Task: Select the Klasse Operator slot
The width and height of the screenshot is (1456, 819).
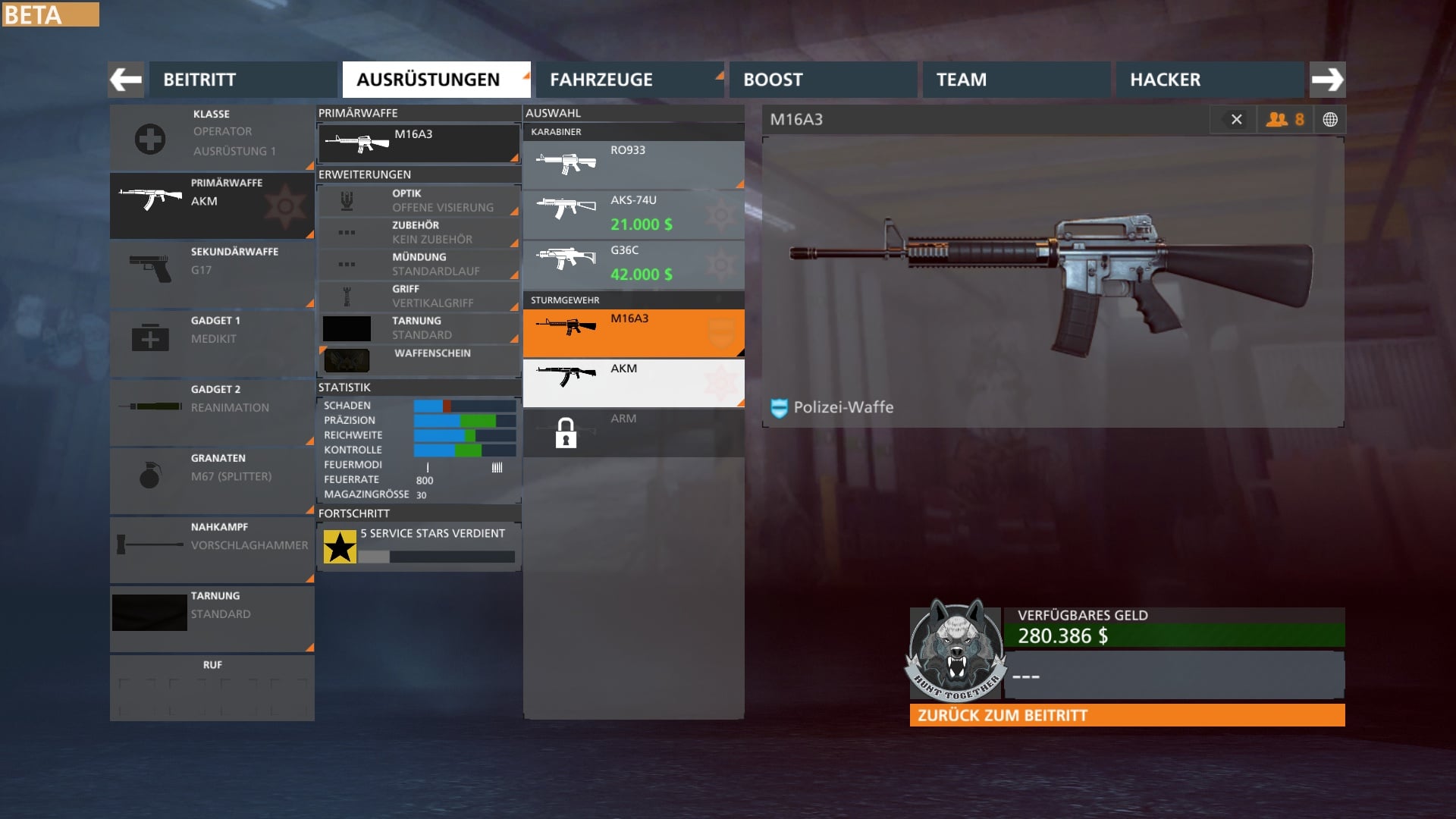Action: (212, 138)
